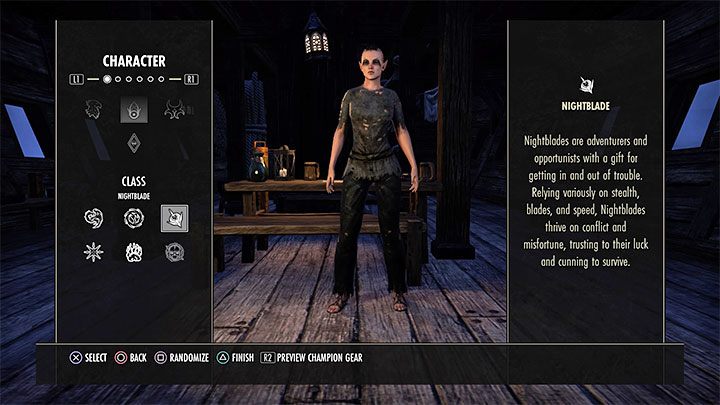720x405 pixels.
Task: Select the Warden bear paw class
Action: (133, 252)
